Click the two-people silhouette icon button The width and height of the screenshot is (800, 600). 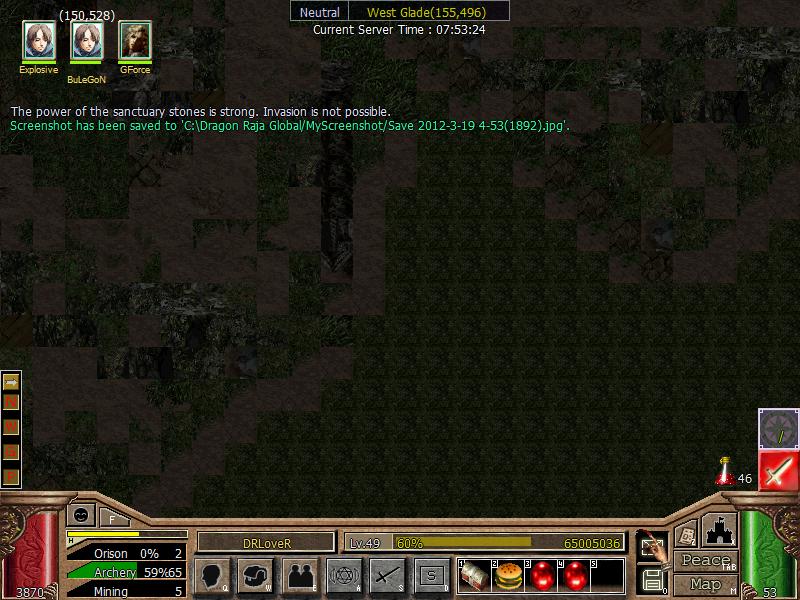[x=300, y=575]
